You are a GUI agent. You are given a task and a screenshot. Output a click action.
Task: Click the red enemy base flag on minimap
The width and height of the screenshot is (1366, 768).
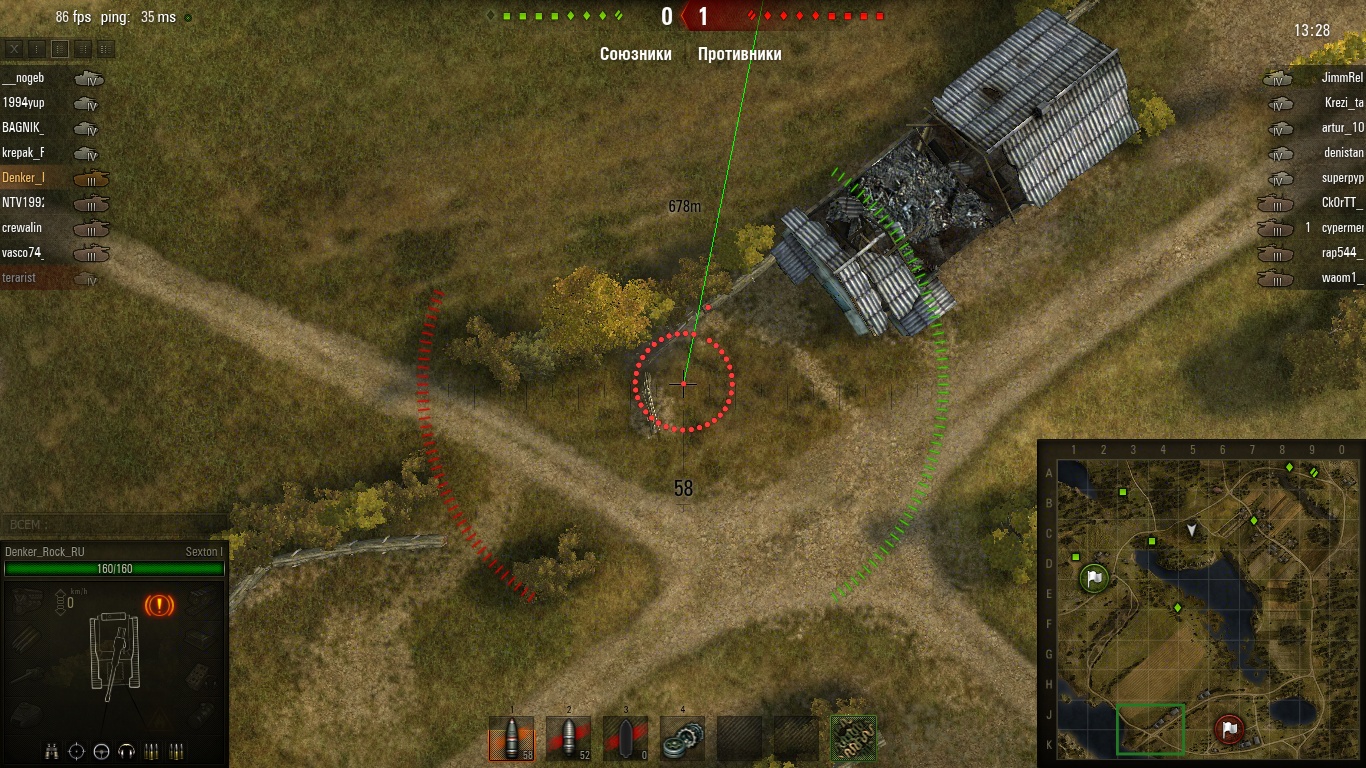click(1229, 729)
